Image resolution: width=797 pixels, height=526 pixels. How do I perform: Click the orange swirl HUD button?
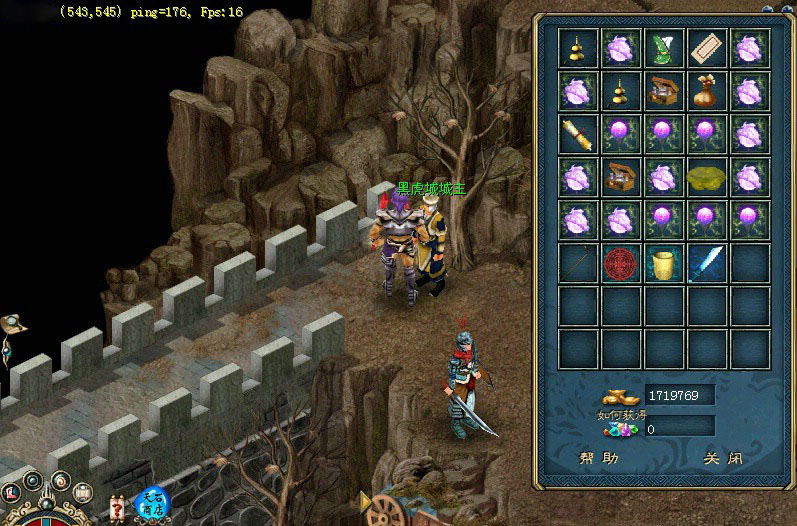pyautogui.click(x=60, y=482)
